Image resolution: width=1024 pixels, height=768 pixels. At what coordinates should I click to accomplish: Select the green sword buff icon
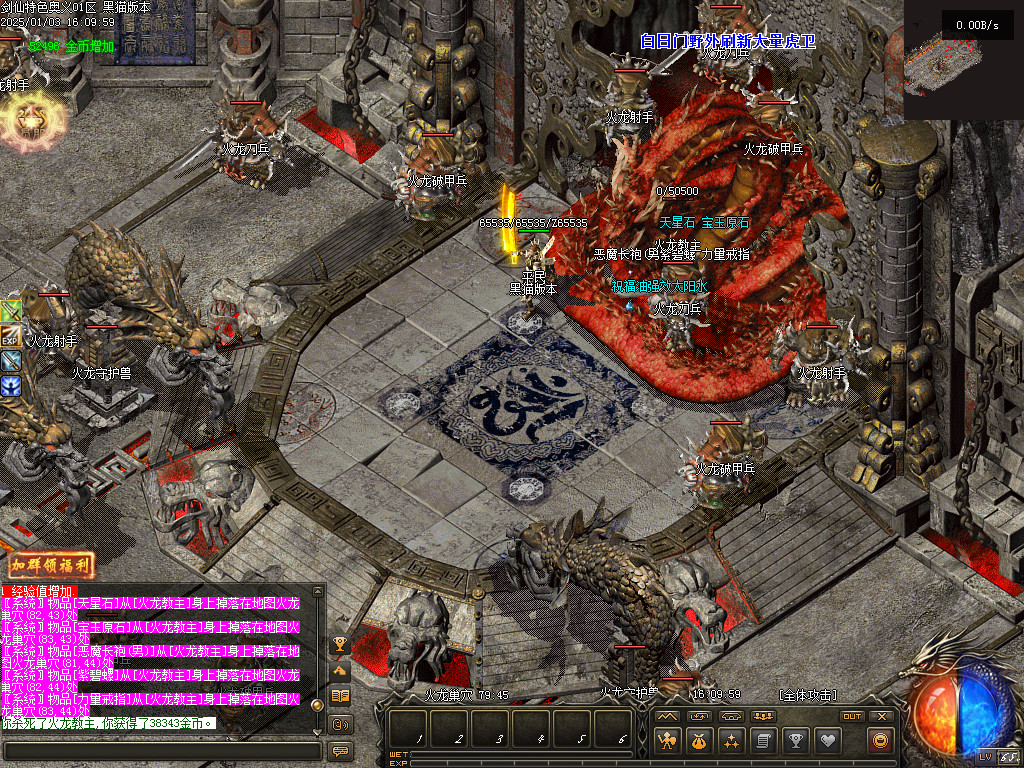tap(11, 312)
